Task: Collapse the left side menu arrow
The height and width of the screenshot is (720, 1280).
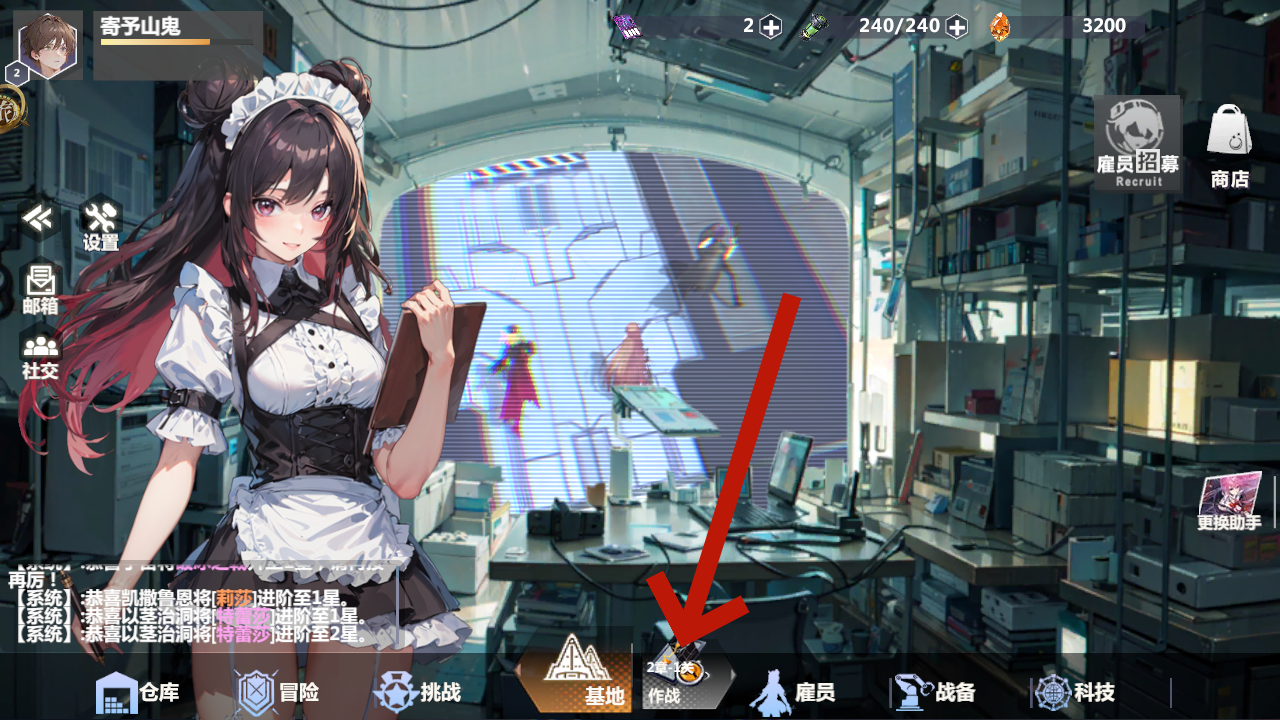Action: (39, 219)
